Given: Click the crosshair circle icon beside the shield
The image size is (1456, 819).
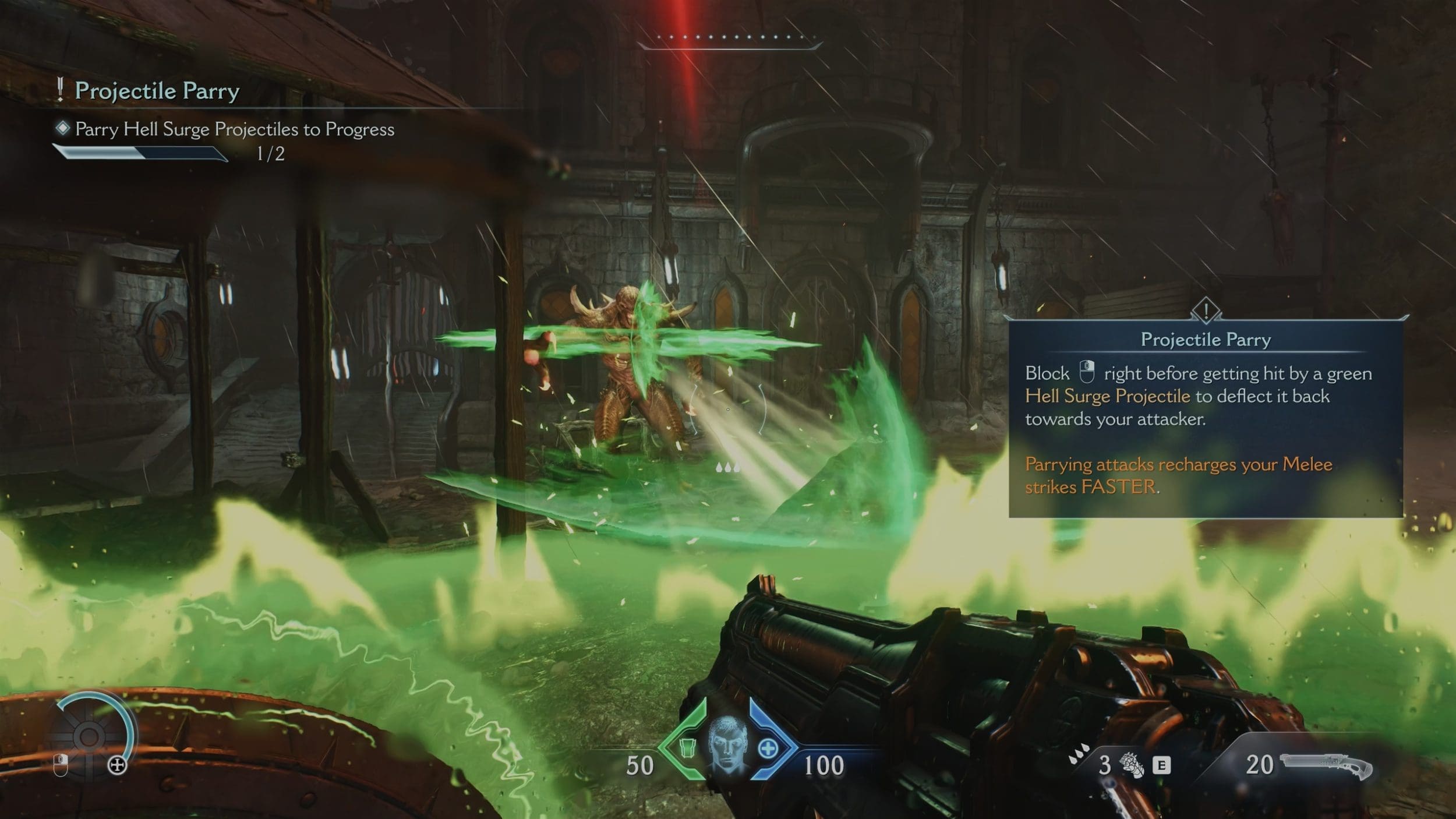Looking at the screenshot, I should click(x=118, y=765).
